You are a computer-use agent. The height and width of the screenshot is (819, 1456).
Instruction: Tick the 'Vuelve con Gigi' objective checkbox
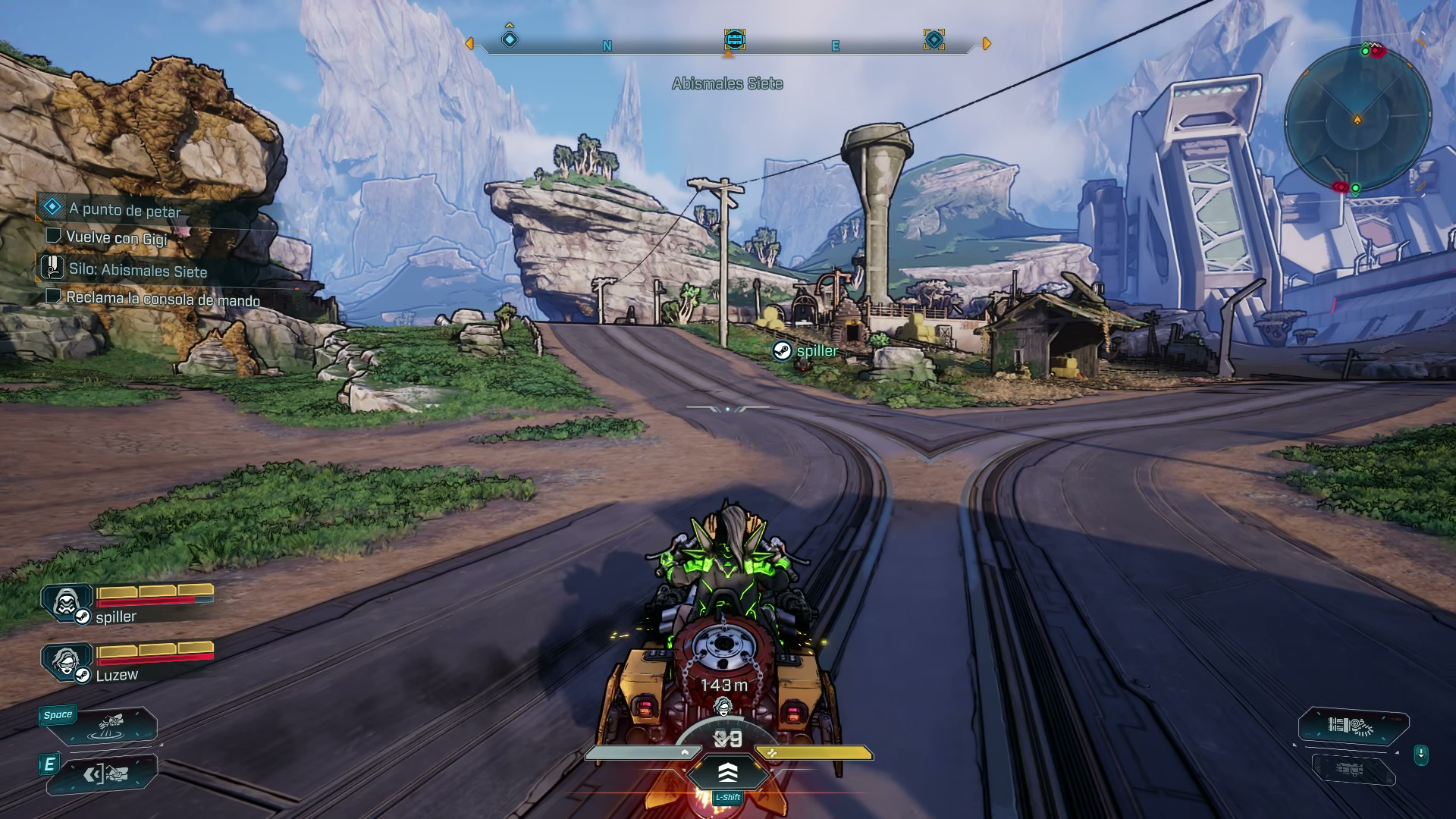(53, 236)
